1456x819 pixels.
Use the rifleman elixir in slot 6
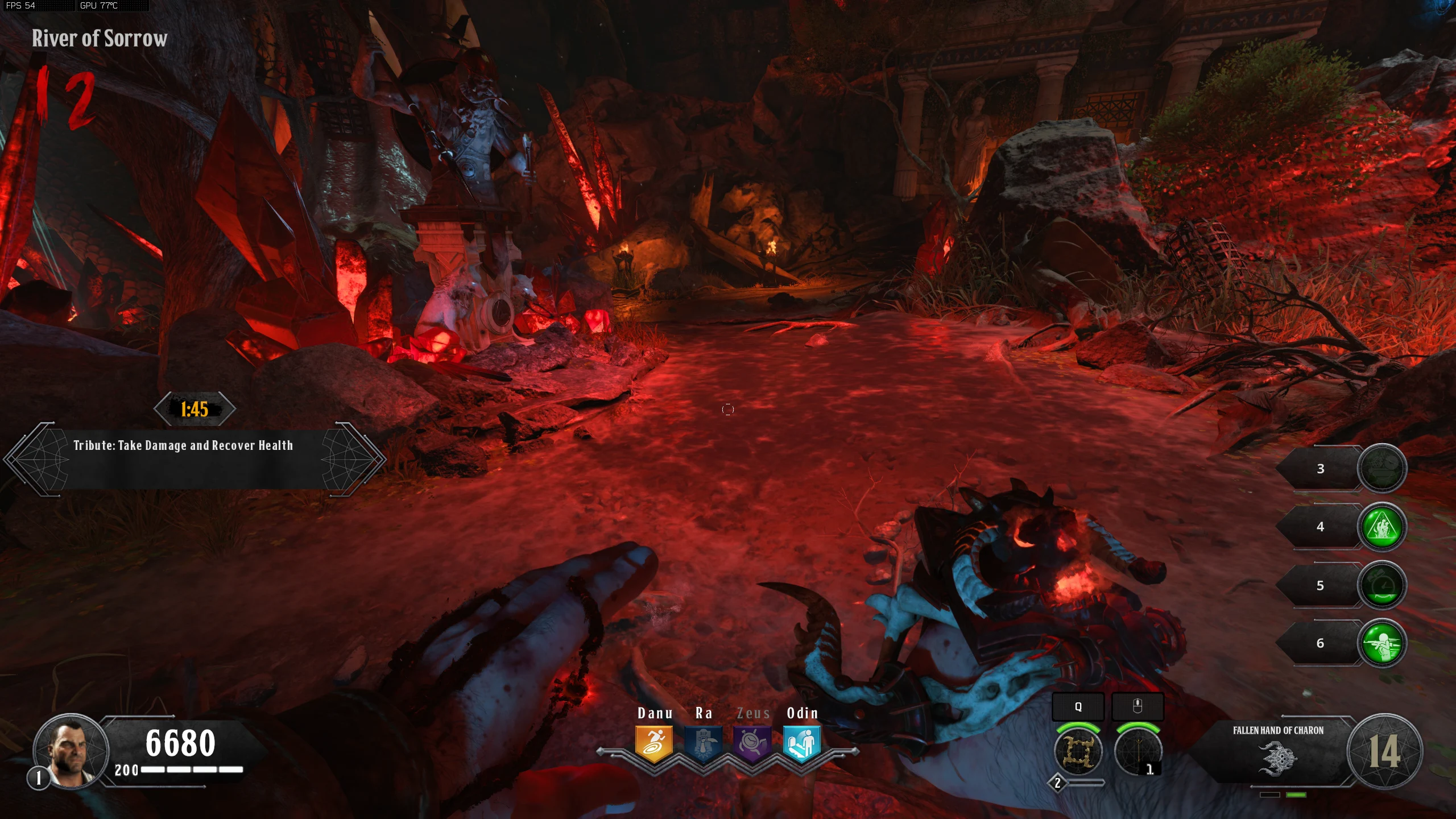pyautogui.click(x=1381, y=643)
